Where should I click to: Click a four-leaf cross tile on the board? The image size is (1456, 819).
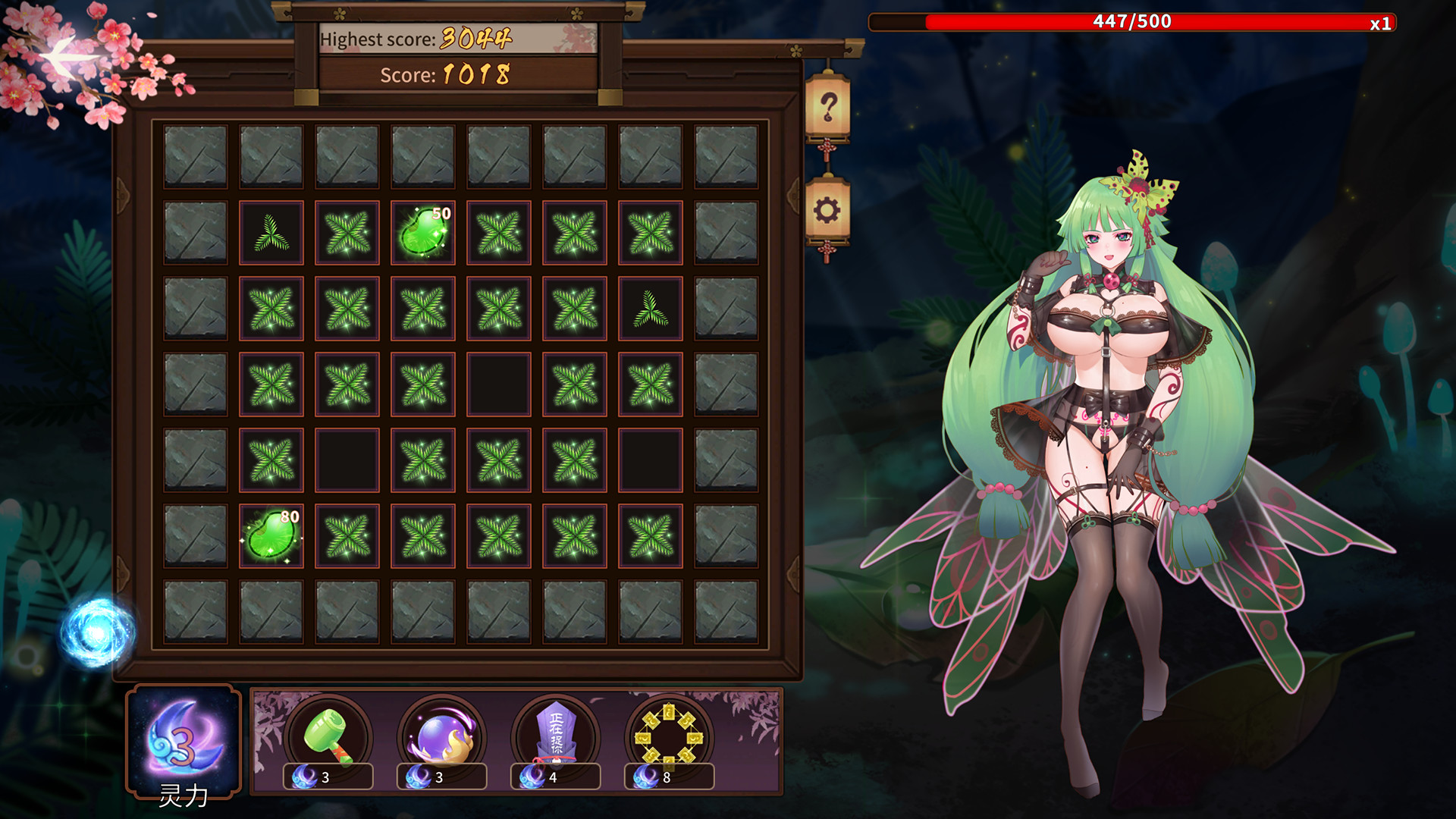click(x=347, y=232)
